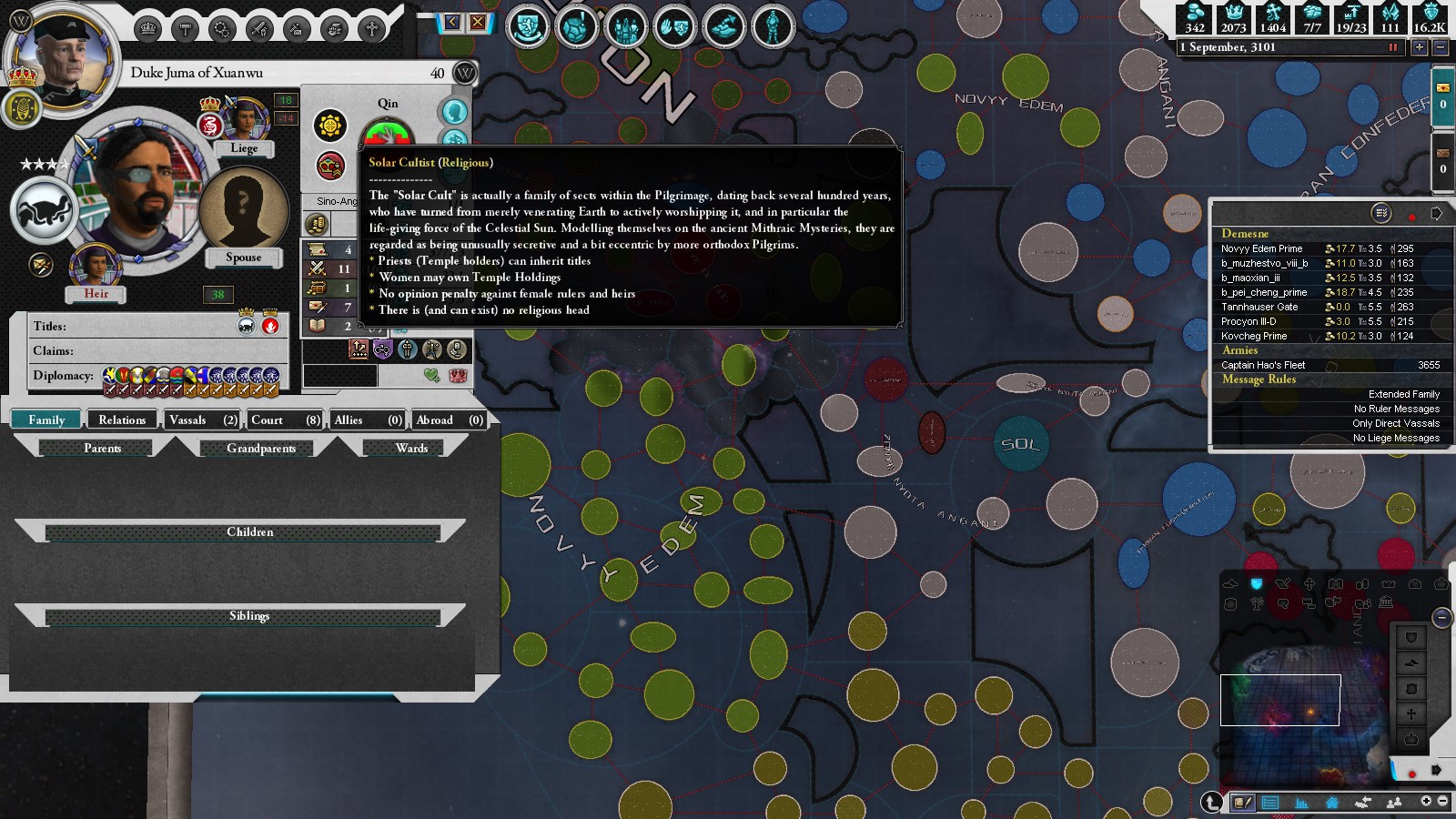The width and height of the screenshot is (1456, 819).
Task: Show the Vassals tab
Action: pyautogui.click(x=202, y=420)
